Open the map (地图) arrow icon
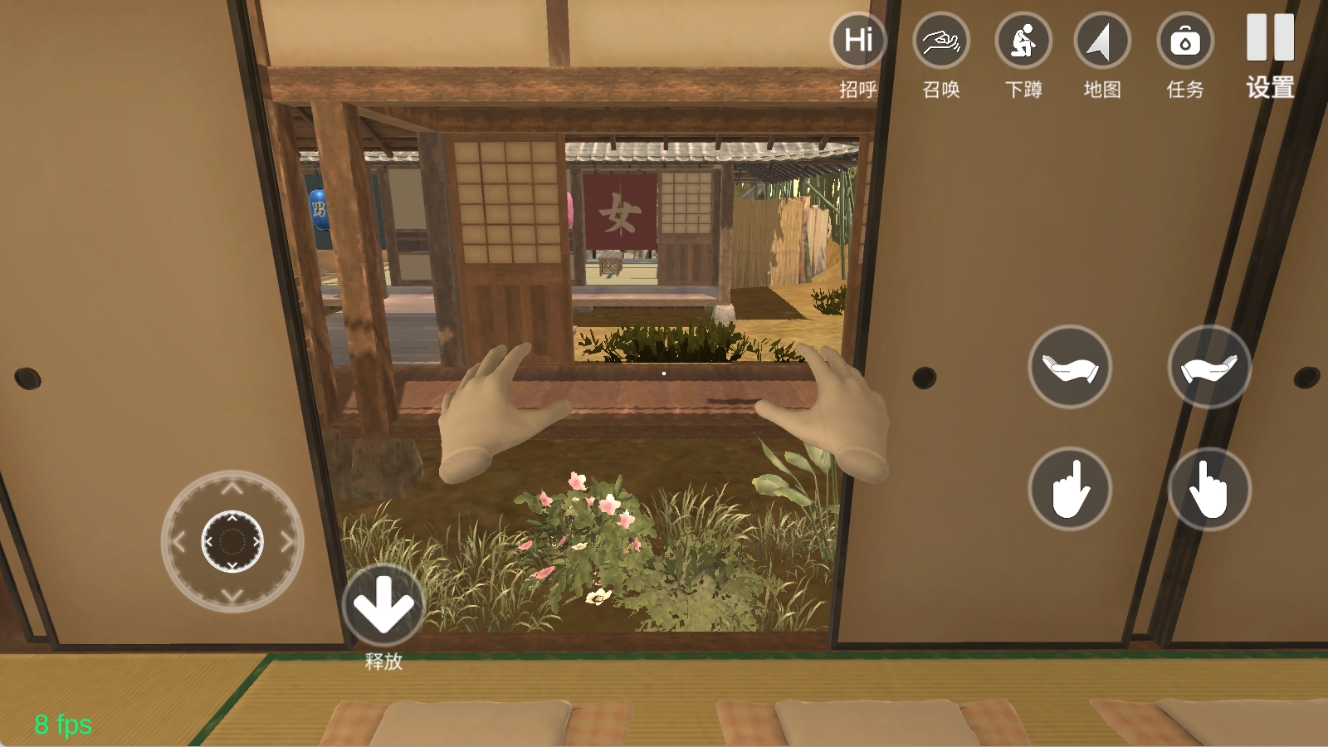The image size is (1328, 747). click(1102, 42)
